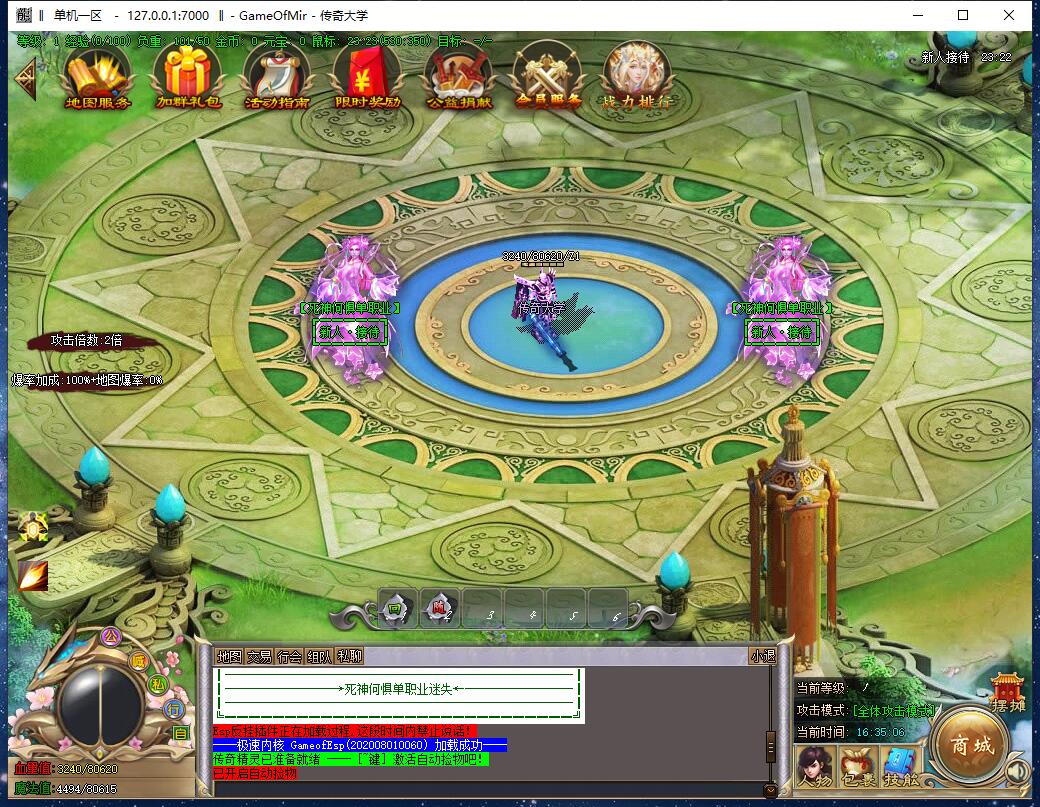Image resolution: width=1040 pixels, height=807 pixels.
Task: Open the 摆摊 stall vendor icon
Action: (1008, 692)
